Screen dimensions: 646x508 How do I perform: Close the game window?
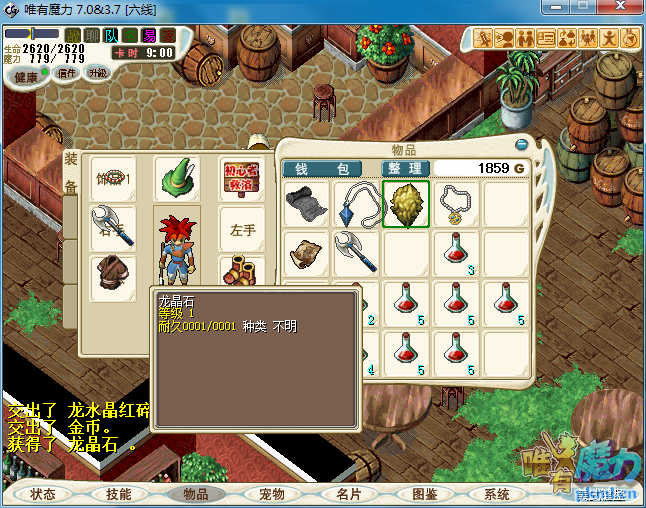point(618,9)
